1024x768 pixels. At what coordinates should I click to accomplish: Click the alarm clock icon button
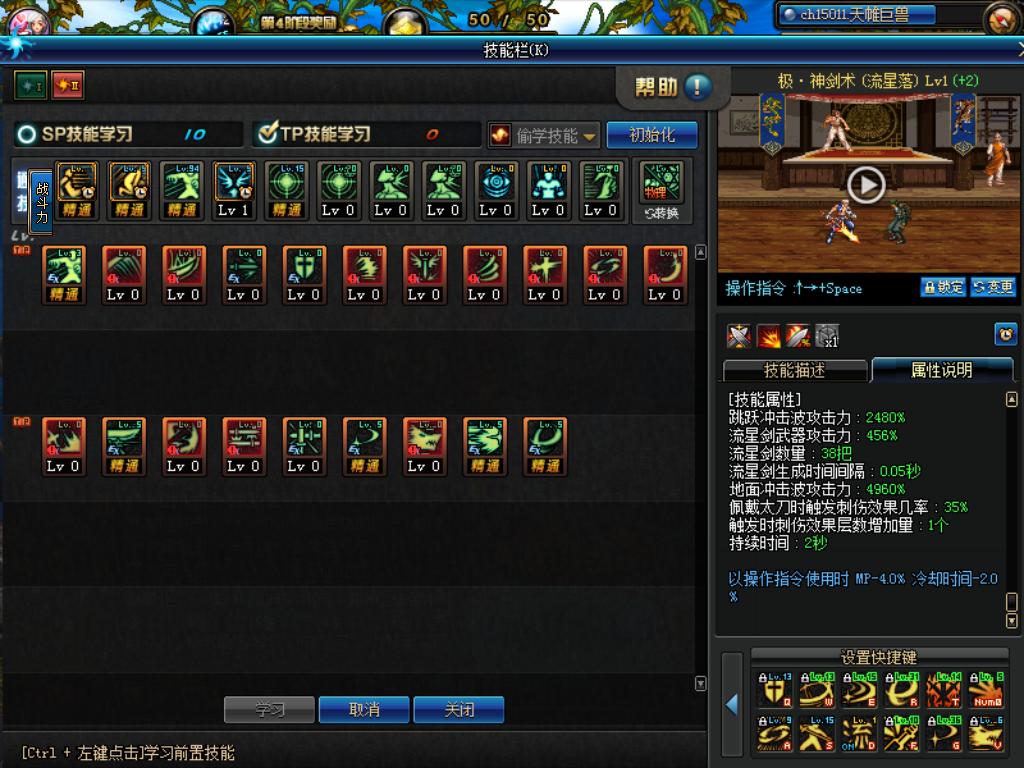(x=1005, y=334)
